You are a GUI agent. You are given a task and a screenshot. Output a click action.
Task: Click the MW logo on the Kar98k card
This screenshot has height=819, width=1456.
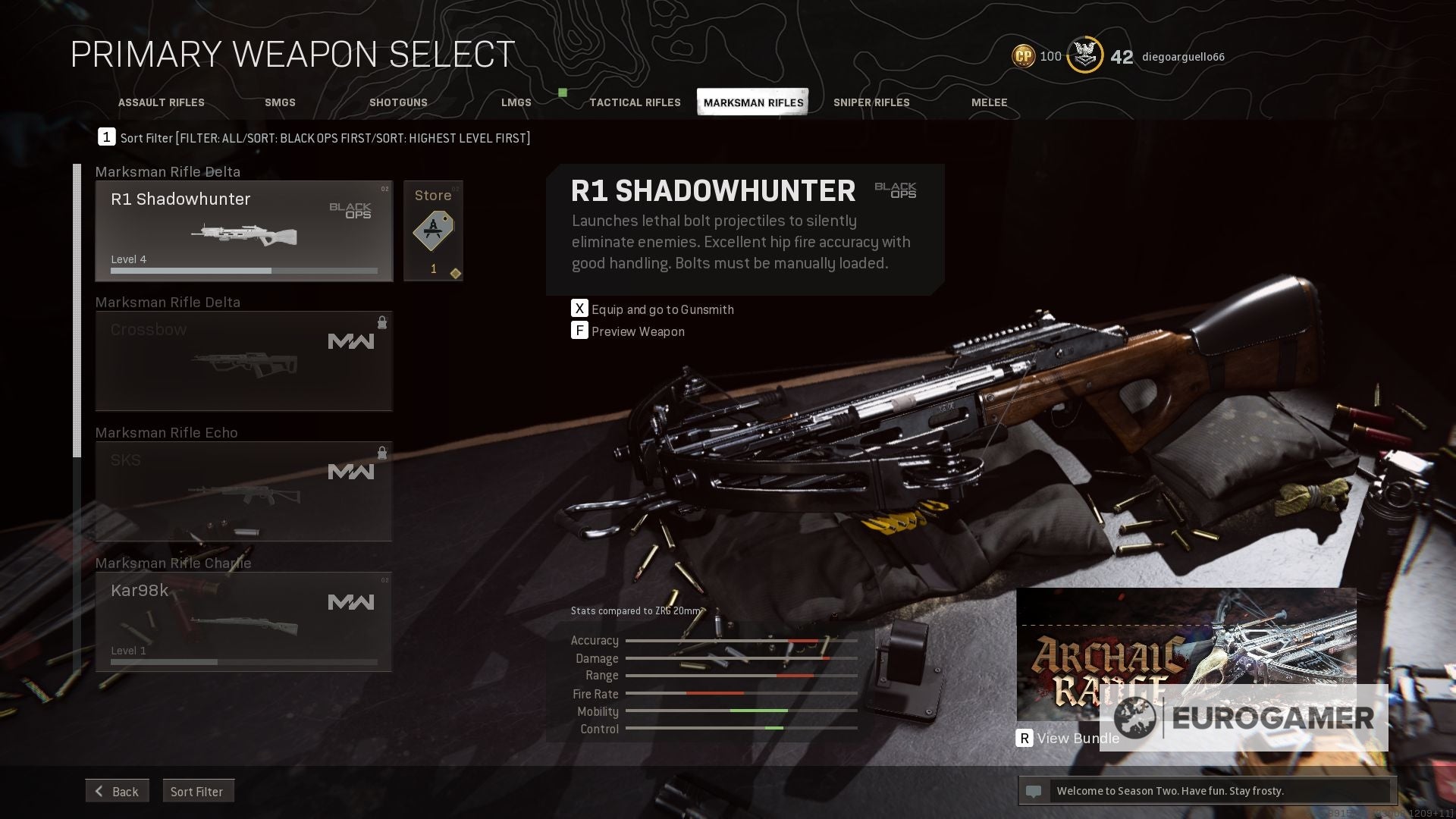click(x=351, y=601)
